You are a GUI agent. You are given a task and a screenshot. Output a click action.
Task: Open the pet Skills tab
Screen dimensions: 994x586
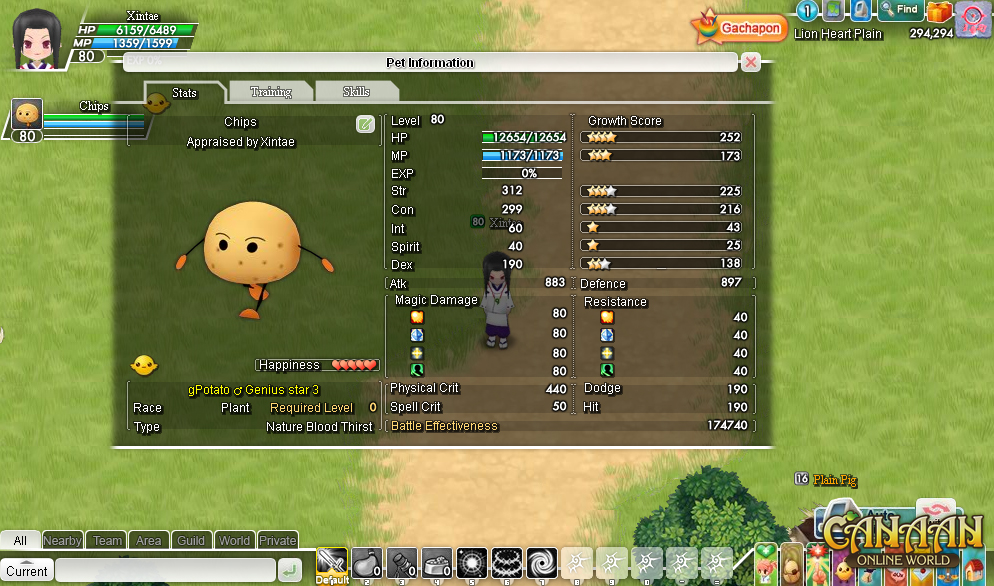click(356, 92)
